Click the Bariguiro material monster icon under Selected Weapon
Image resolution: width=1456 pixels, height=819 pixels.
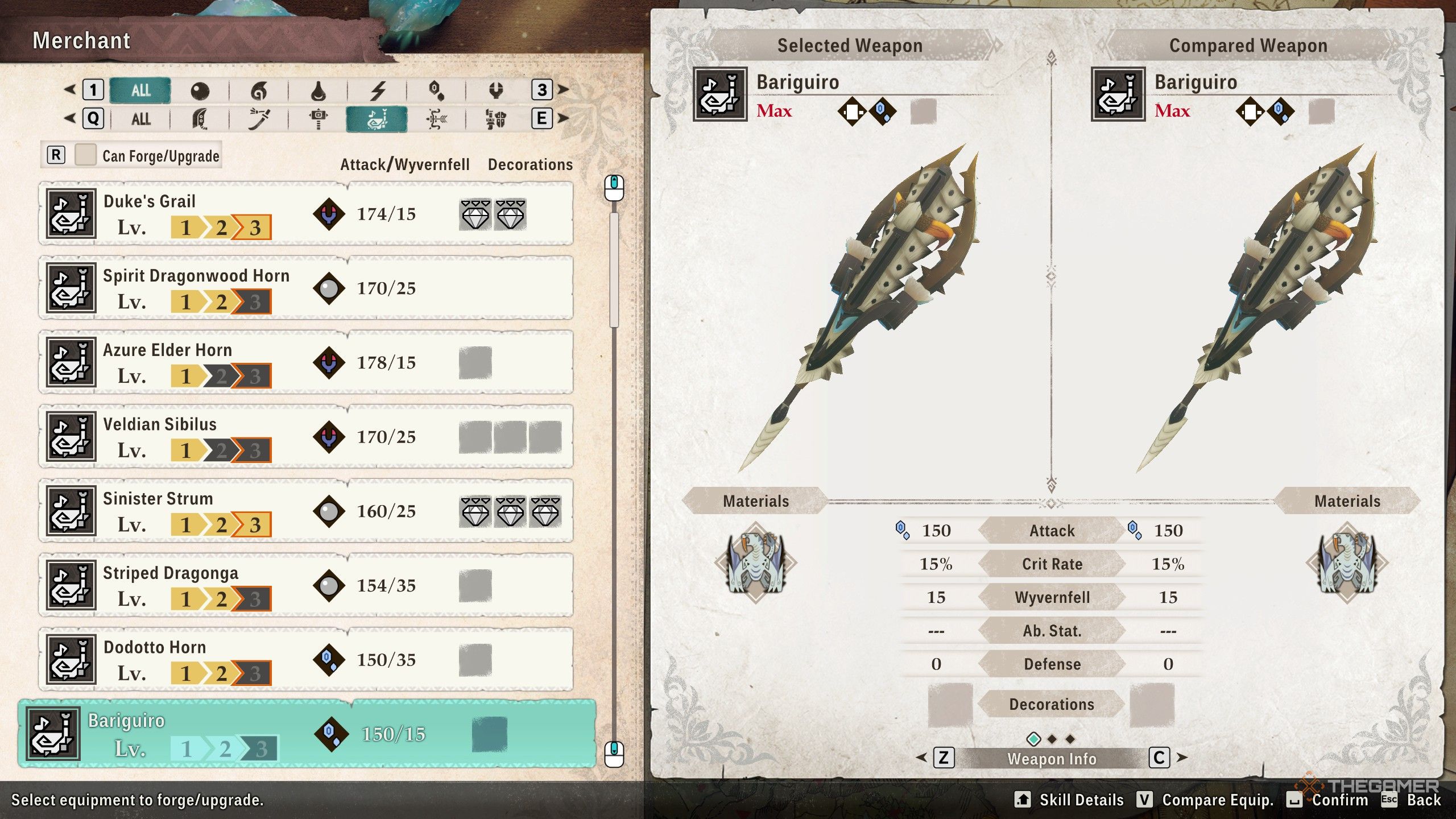click(756, 562)
